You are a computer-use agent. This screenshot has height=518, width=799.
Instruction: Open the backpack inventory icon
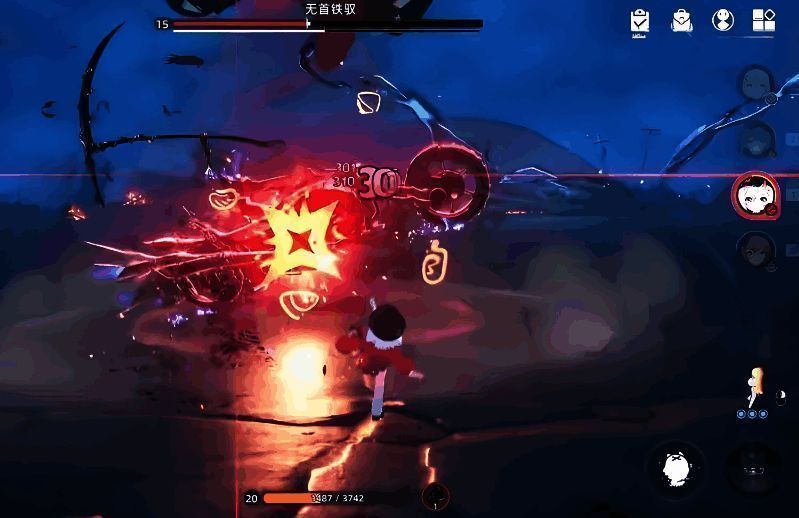click(682, 21)
